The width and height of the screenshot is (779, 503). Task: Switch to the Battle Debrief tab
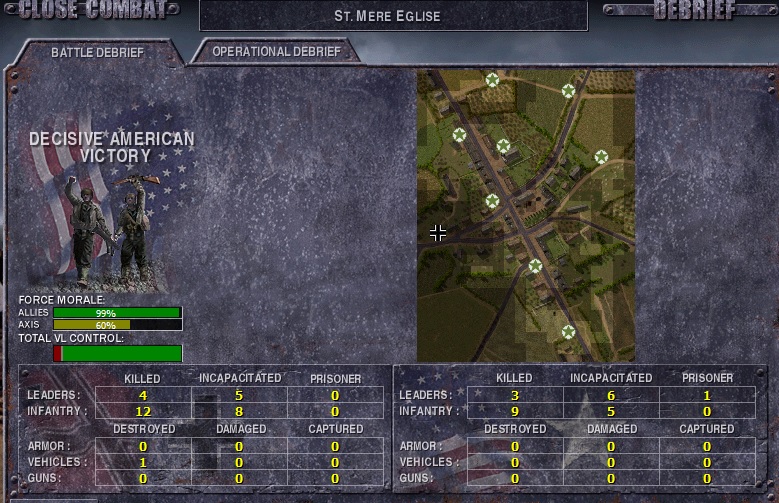97,52
